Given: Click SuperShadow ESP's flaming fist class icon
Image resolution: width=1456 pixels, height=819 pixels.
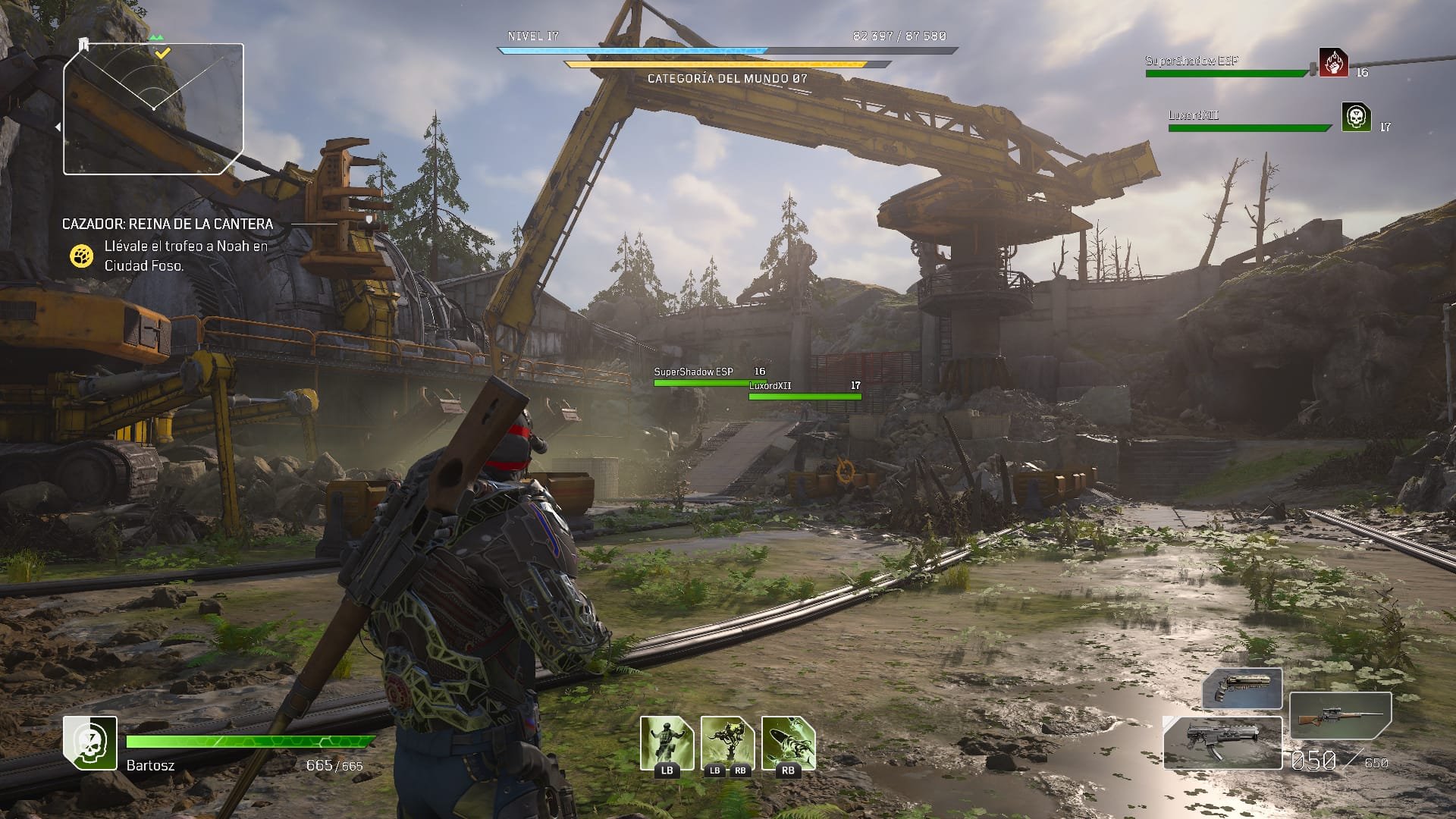Looking at the screenshot, I should point(1333,63).
